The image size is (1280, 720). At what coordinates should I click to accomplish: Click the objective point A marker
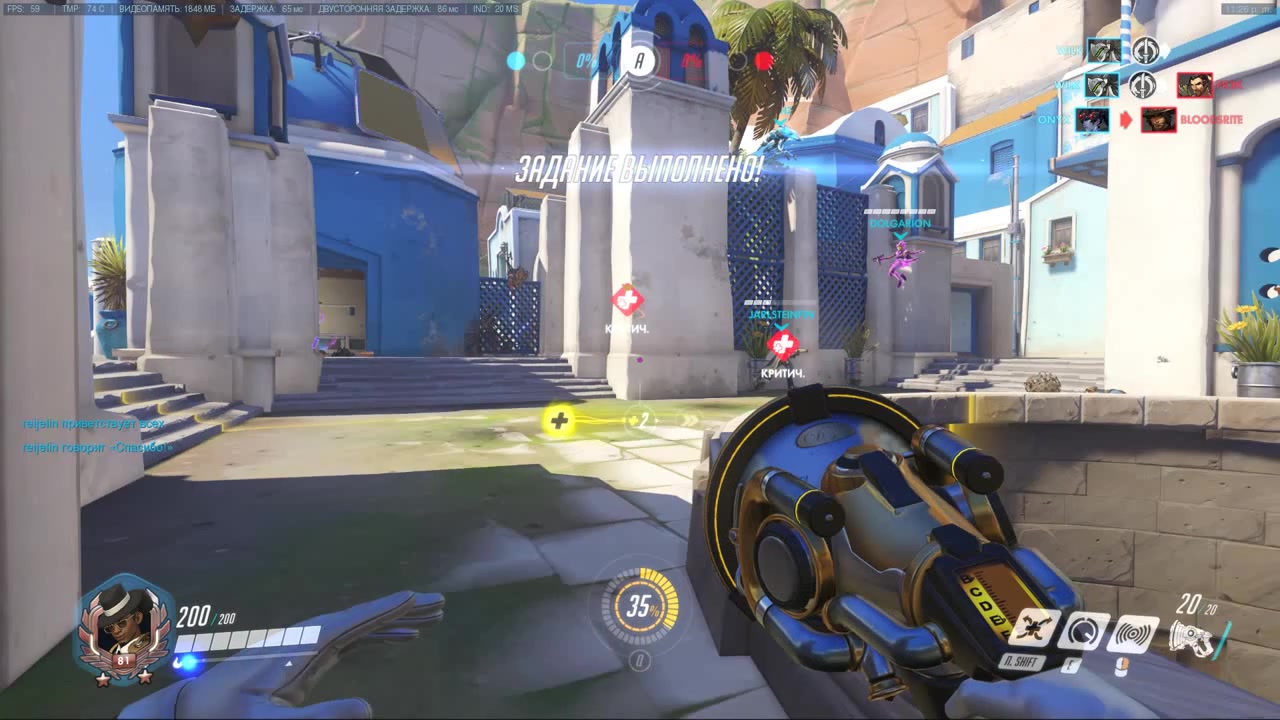point(640,60)
